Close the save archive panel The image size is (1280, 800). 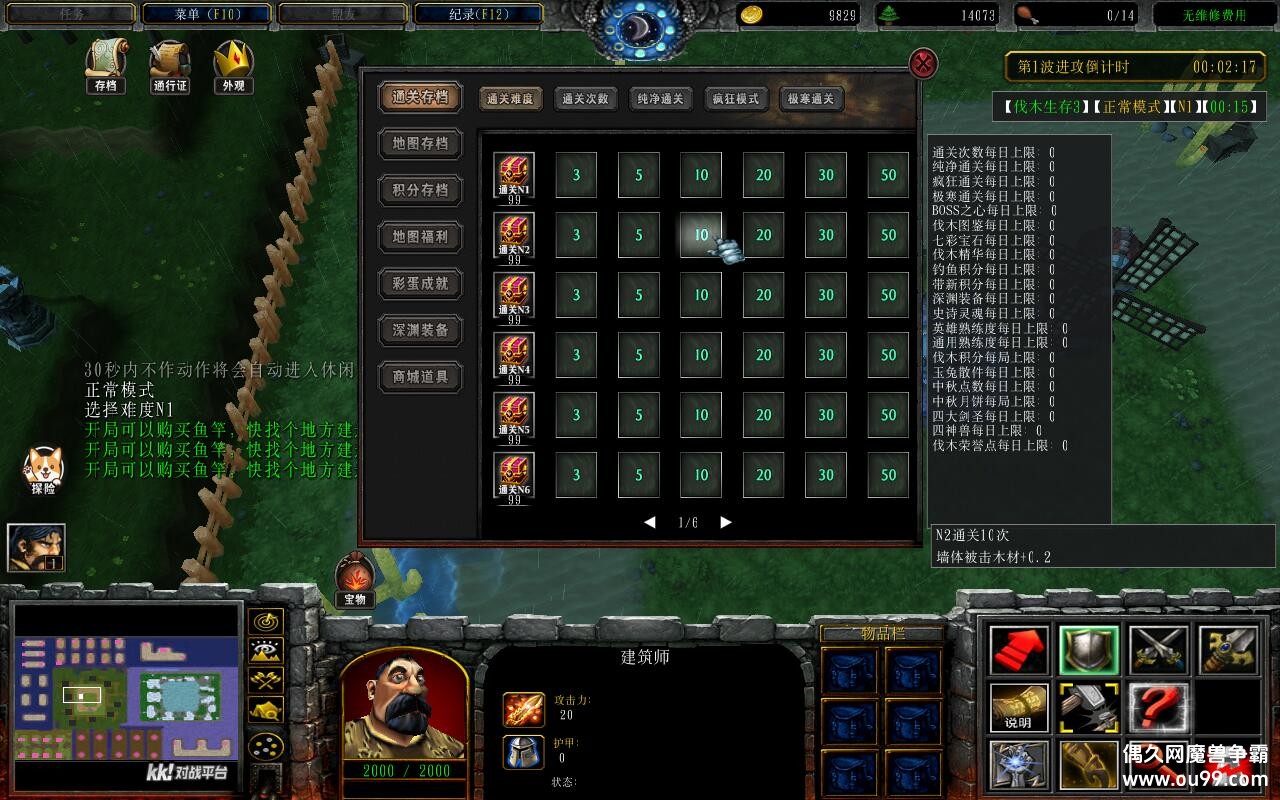tap(923, 64)
